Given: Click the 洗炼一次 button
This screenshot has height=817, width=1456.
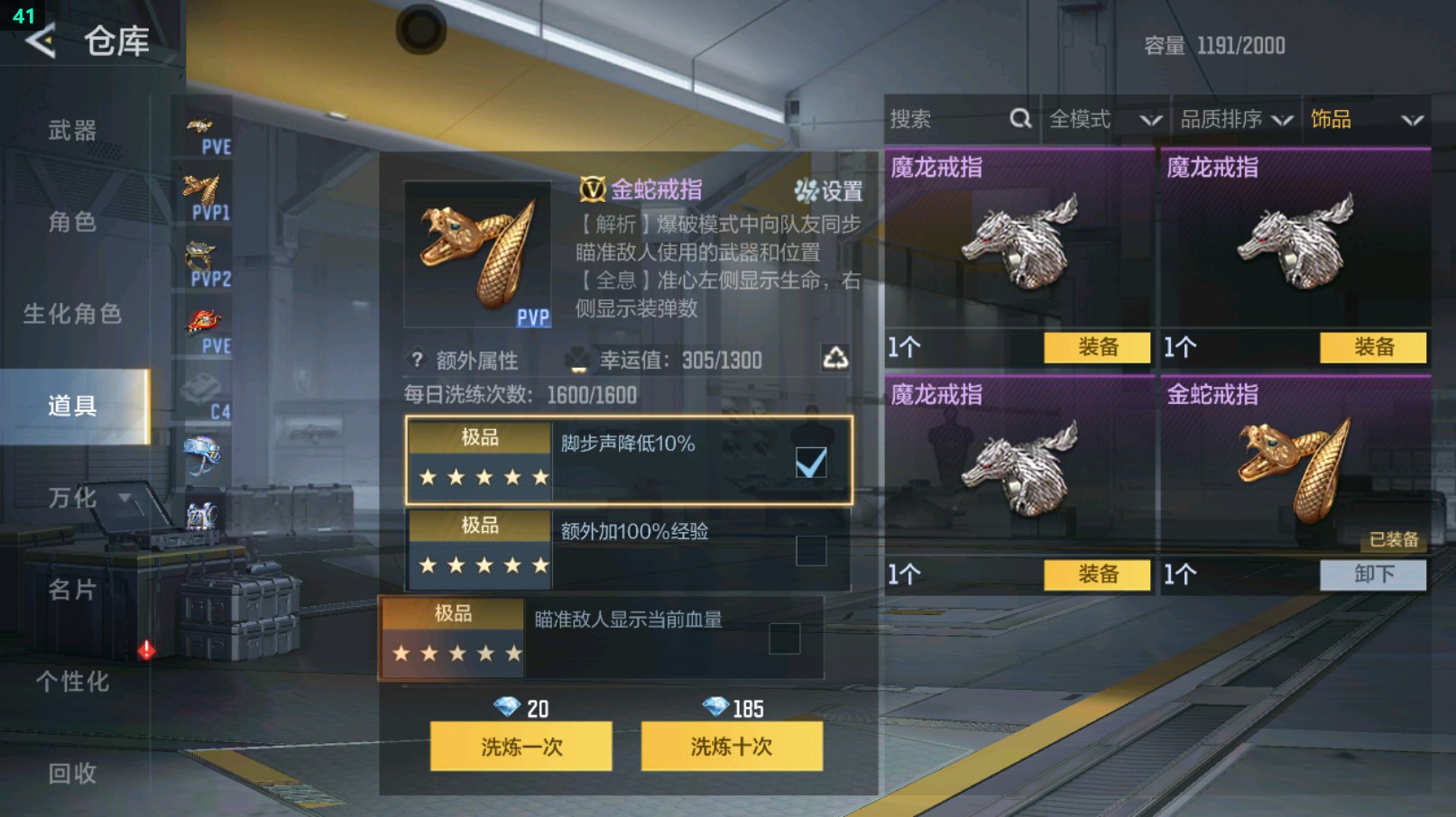Looking at the screenshot, I should click(x=521, y=747).
